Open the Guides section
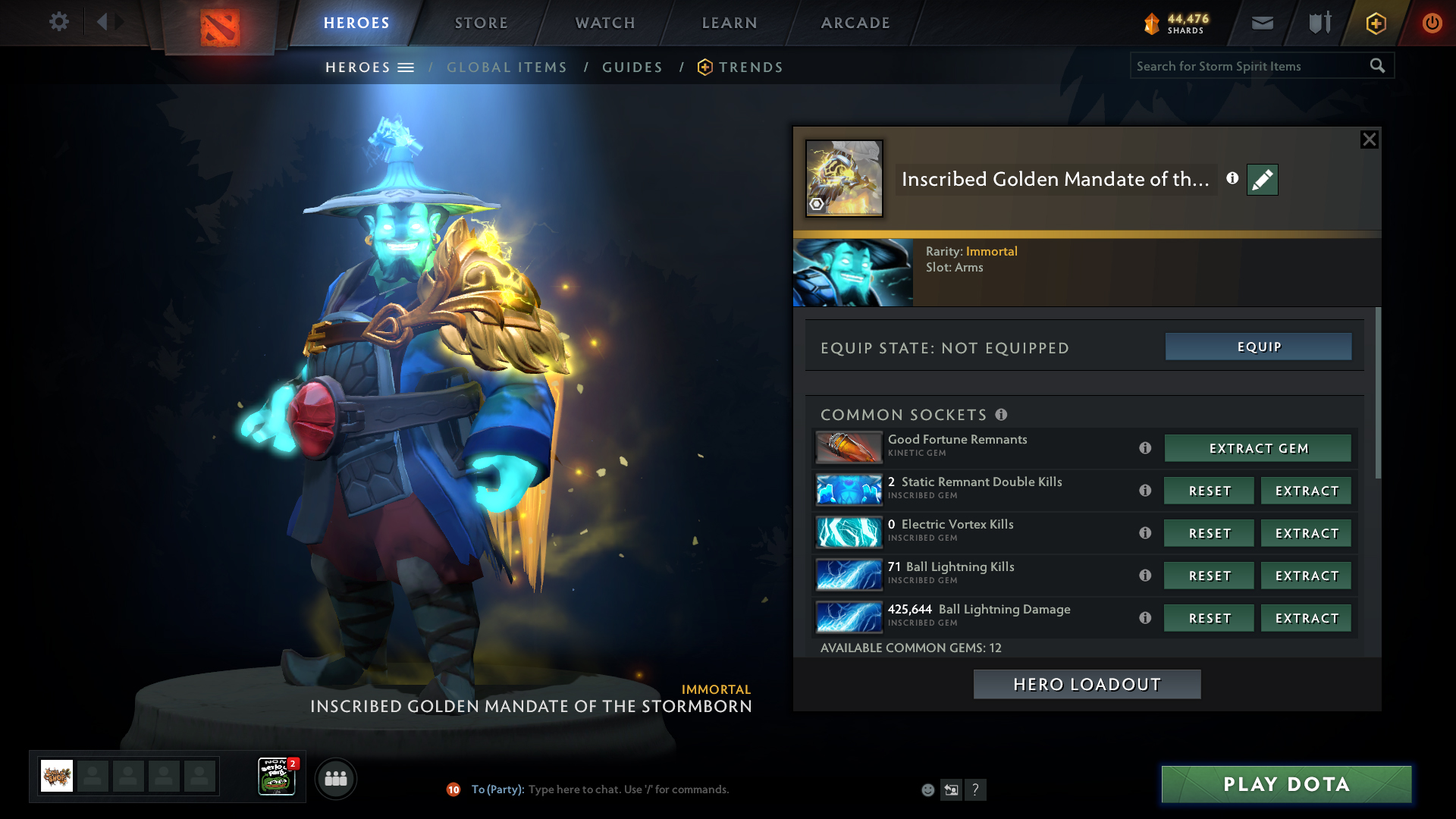Viewport: 1456px width, 819px height. tap(632, 67)
